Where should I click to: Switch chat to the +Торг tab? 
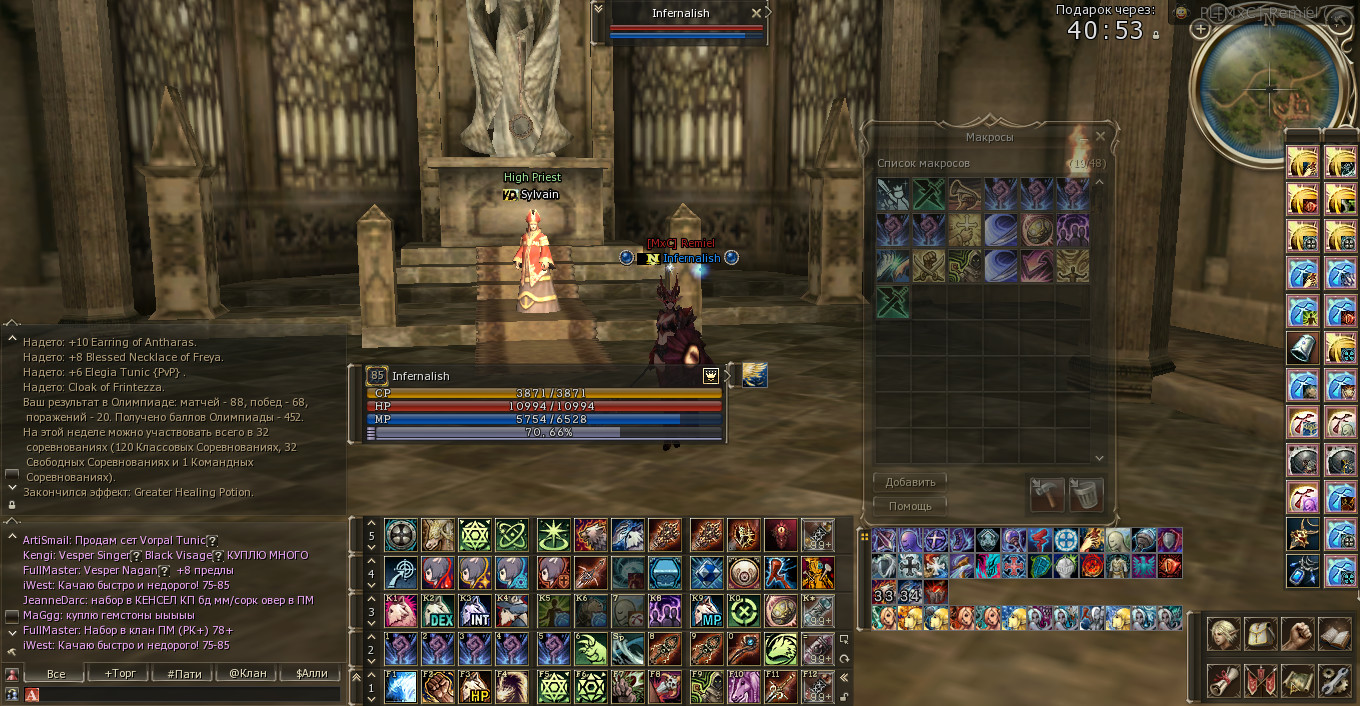[x=120, y=673]
